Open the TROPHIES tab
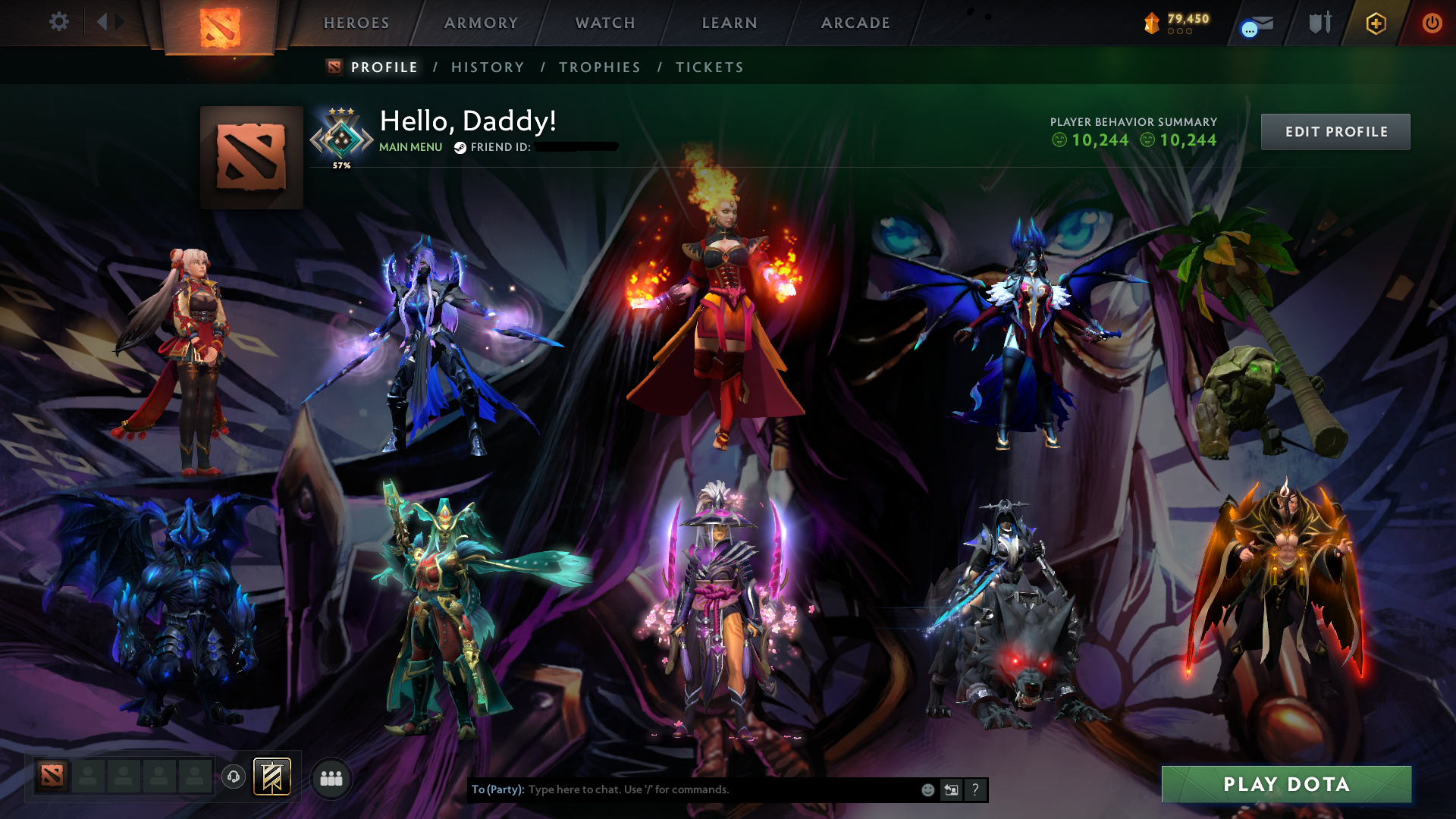This screenshot has width=1456, height=819. tap(600, 67)
